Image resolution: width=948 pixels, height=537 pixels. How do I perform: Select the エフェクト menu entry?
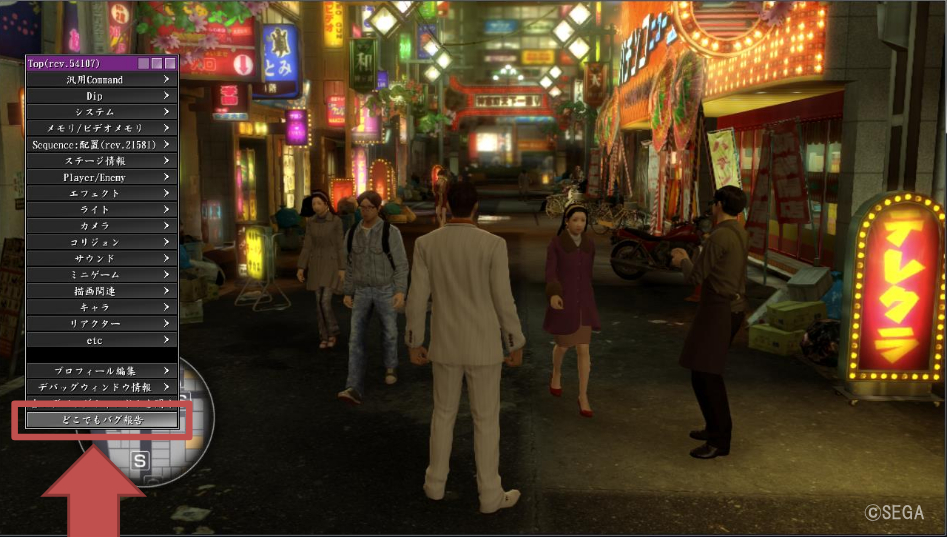point(101,193)
